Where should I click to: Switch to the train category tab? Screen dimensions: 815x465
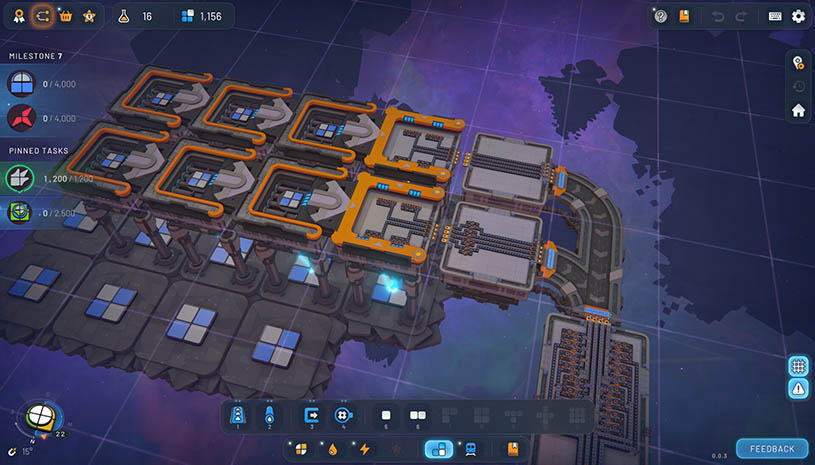(x=470, y=449)
